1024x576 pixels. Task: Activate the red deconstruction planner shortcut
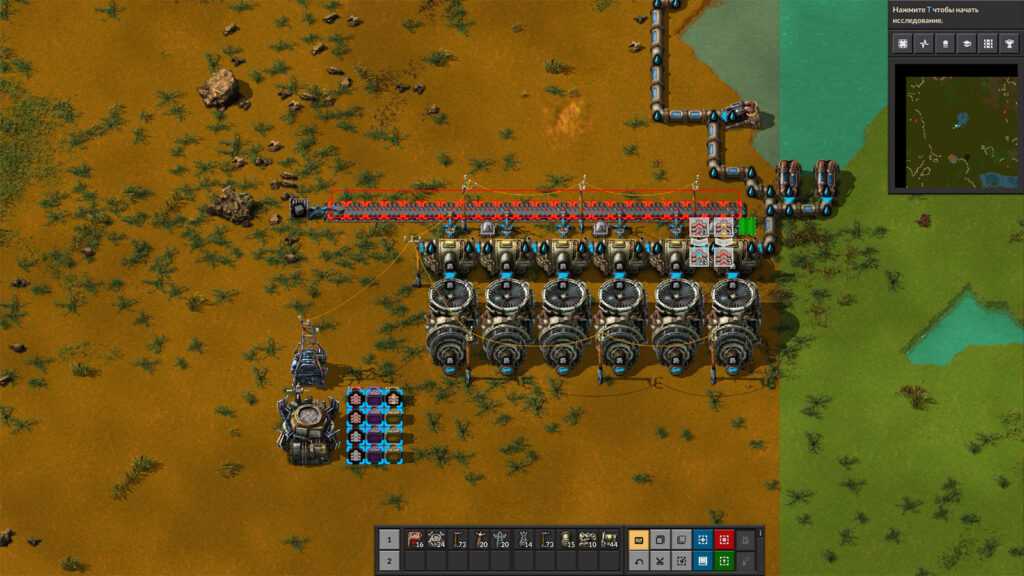(725, 540)
